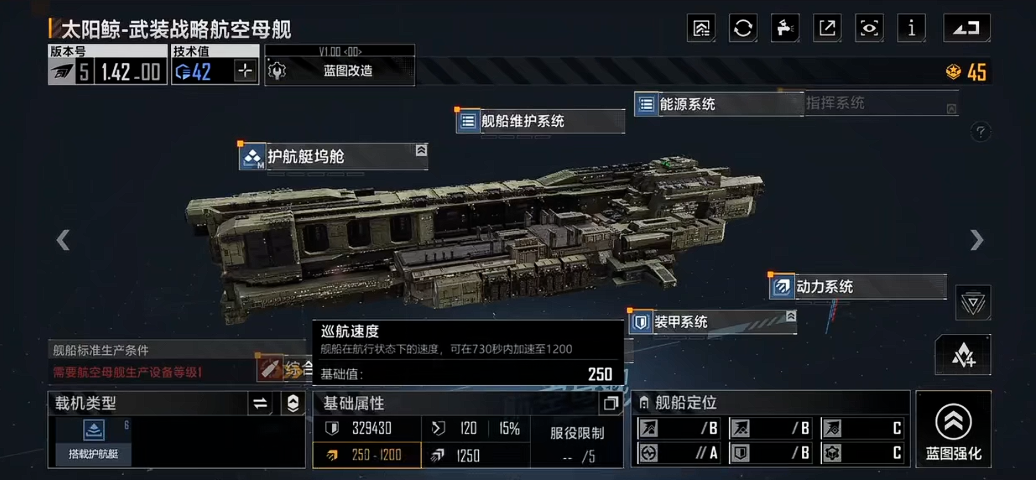1036x480 pixels.
Task: Open the spray paint icon
Action: coord(785,28)
